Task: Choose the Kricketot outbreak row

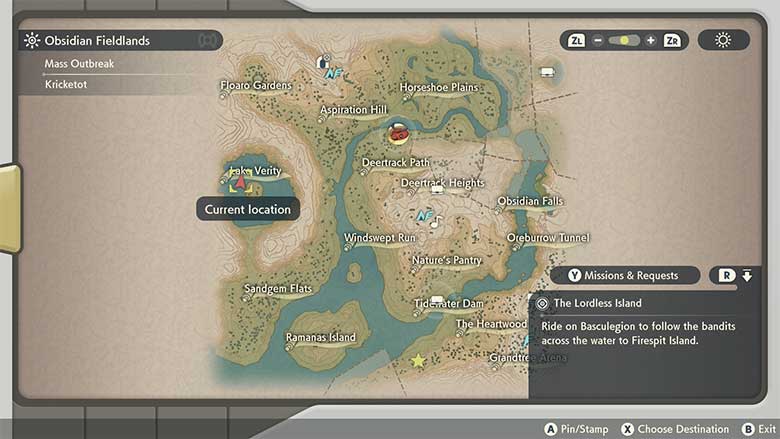Action: click(x=66, y=85)
